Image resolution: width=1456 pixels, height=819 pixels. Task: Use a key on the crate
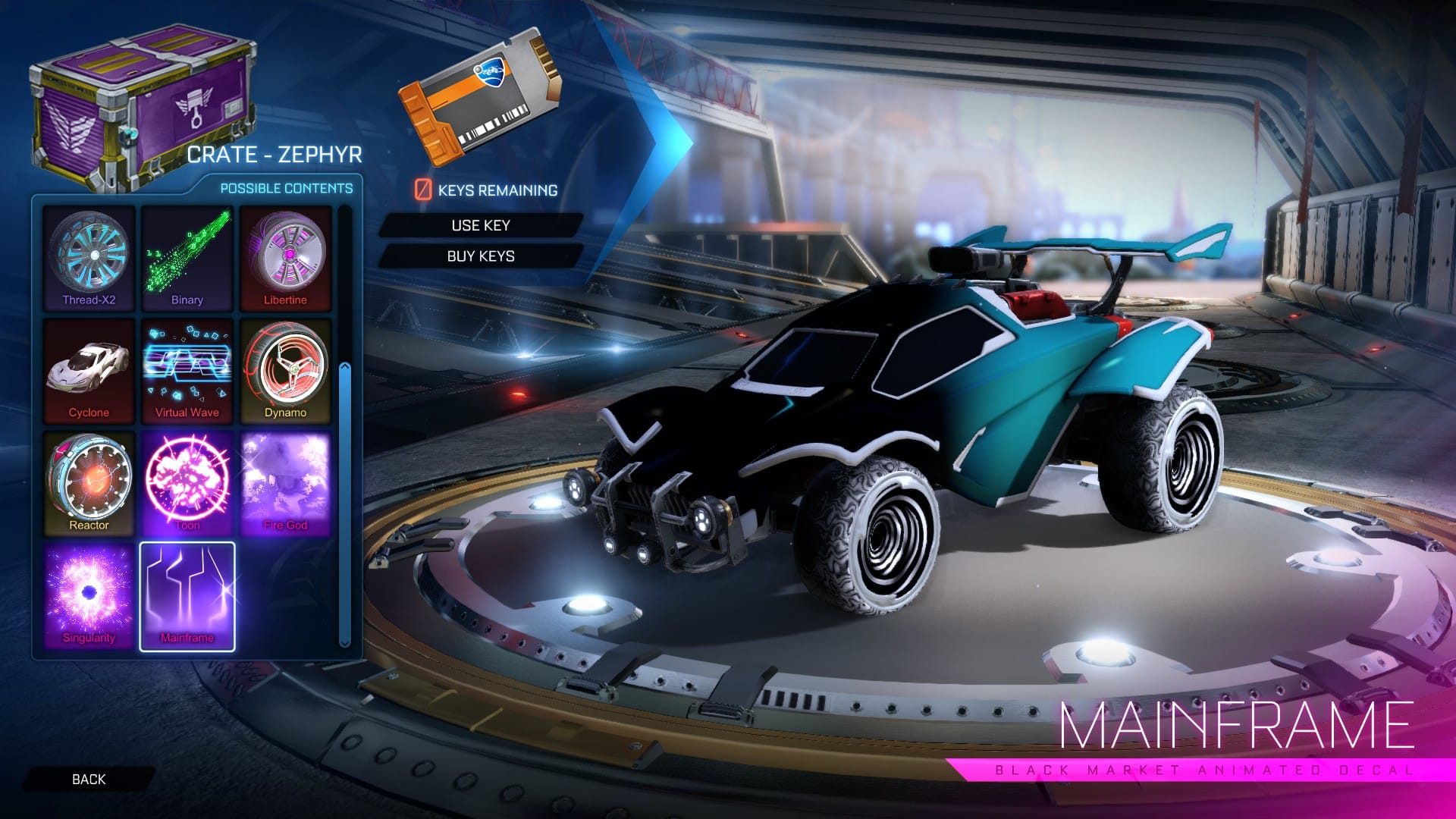(481, 225)
